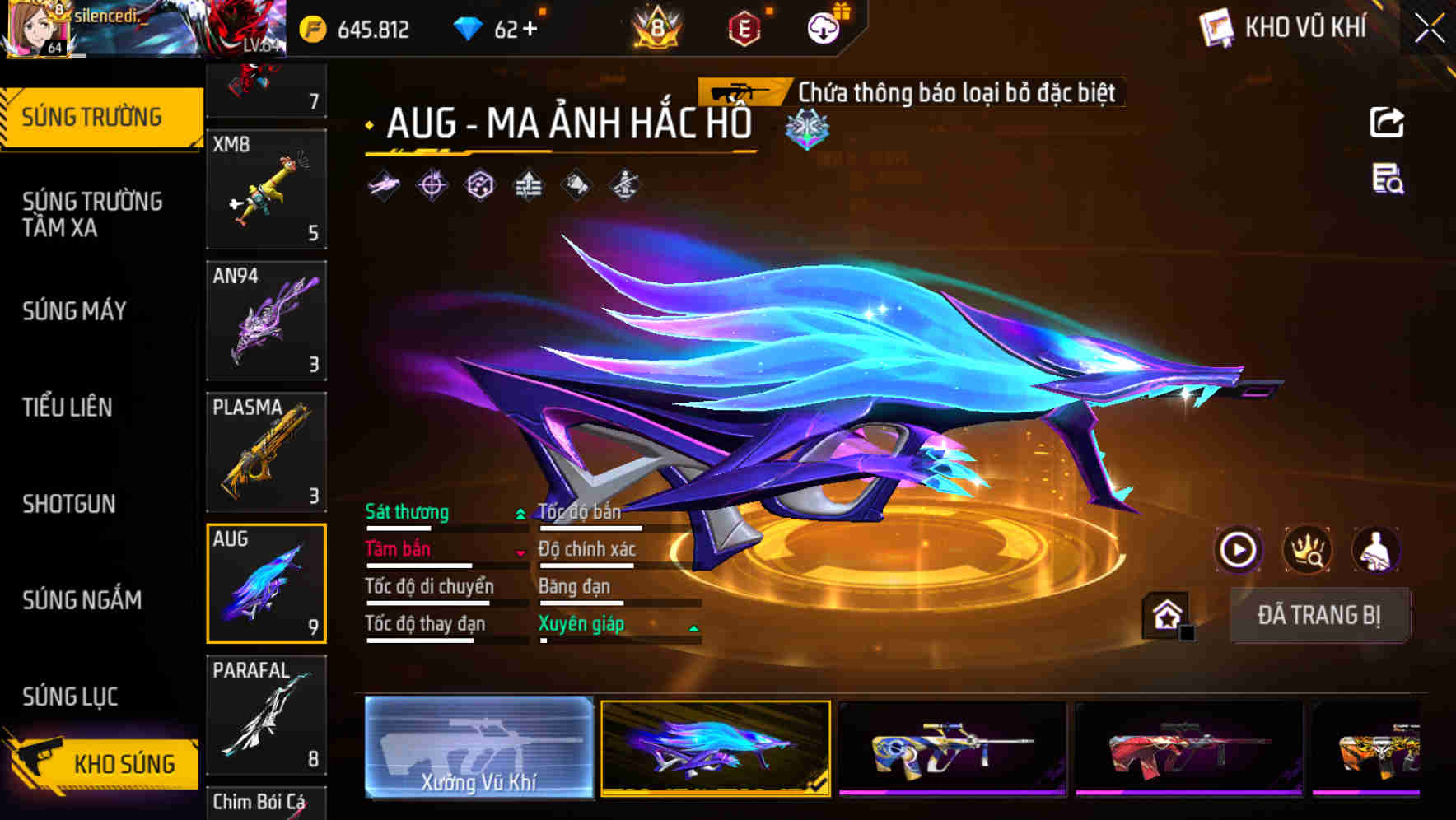Select the AN94 weapon in sidebar
The height and width of the screenshot is (820, 1456).
pyautogui.click(x=266, y=320)
